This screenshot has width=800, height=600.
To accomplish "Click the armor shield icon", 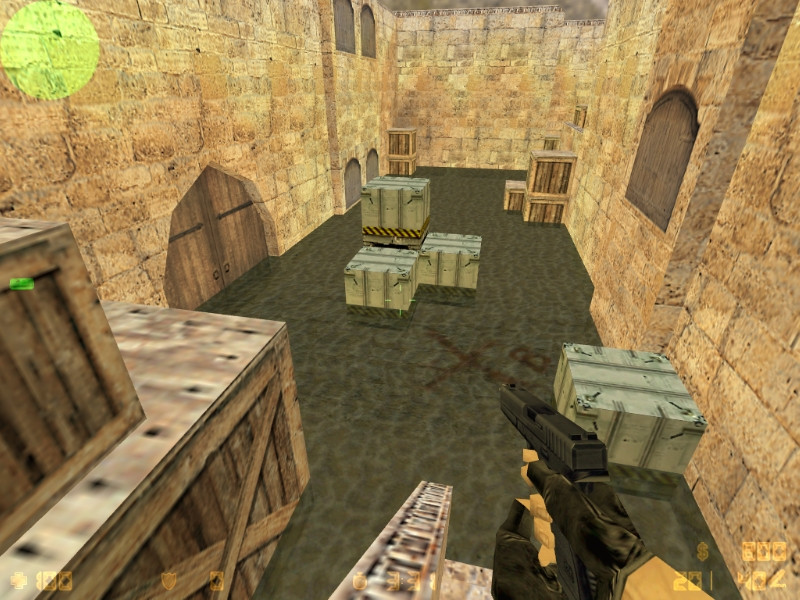I will [169, 580].
